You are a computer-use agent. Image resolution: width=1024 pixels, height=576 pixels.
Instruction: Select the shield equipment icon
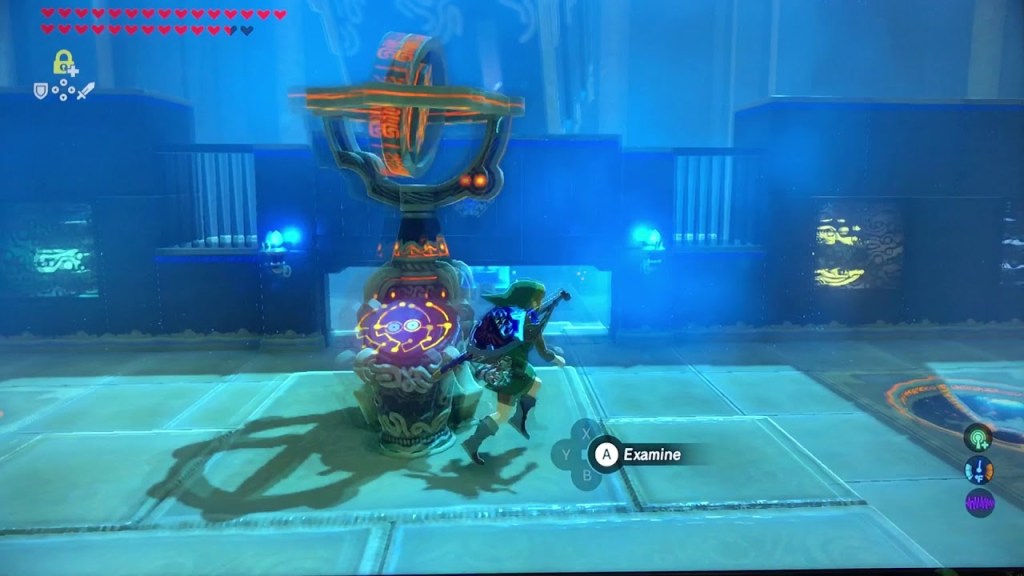[41, 90]
